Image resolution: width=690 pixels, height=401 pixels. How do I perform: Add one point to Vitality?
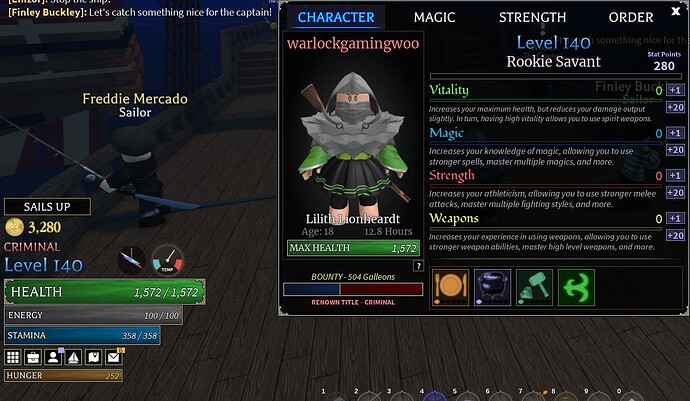click(x=675, y=91)
